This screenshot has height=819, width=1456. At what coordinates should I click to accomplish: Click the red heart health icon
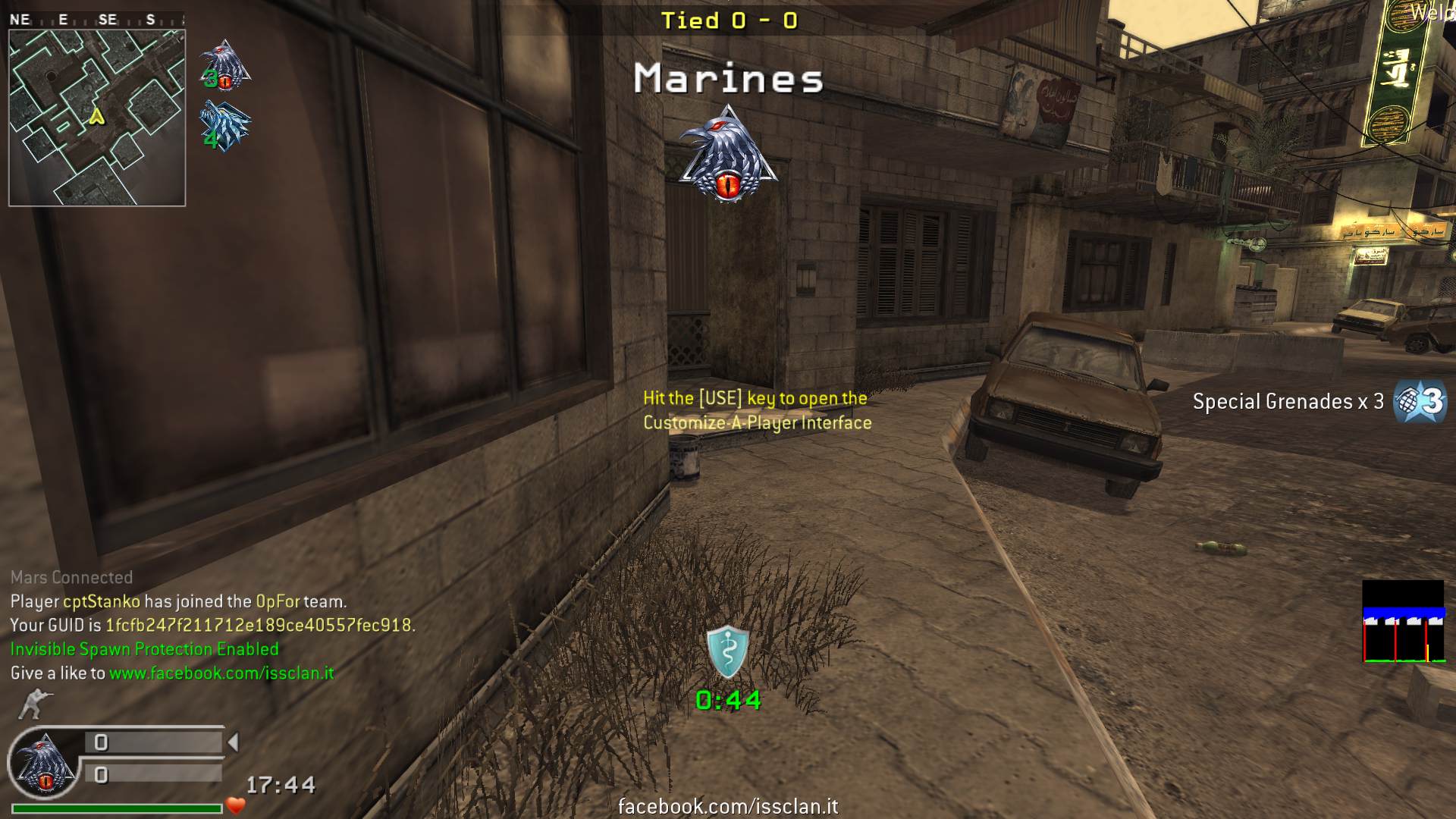click(x=236, y=805)
